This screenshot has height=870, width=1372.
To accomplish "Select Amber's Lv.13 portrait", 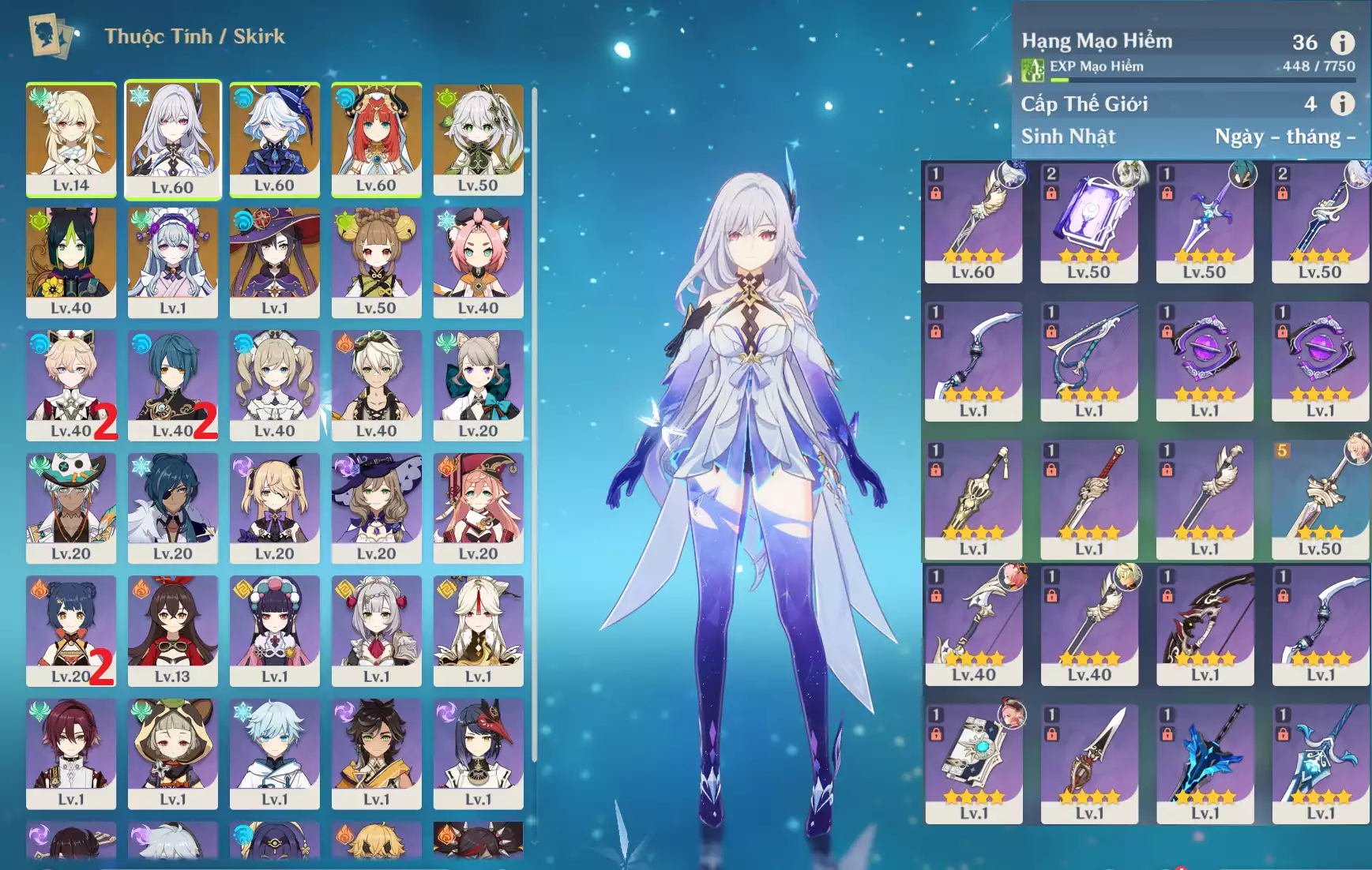I will tap(172, 630).
